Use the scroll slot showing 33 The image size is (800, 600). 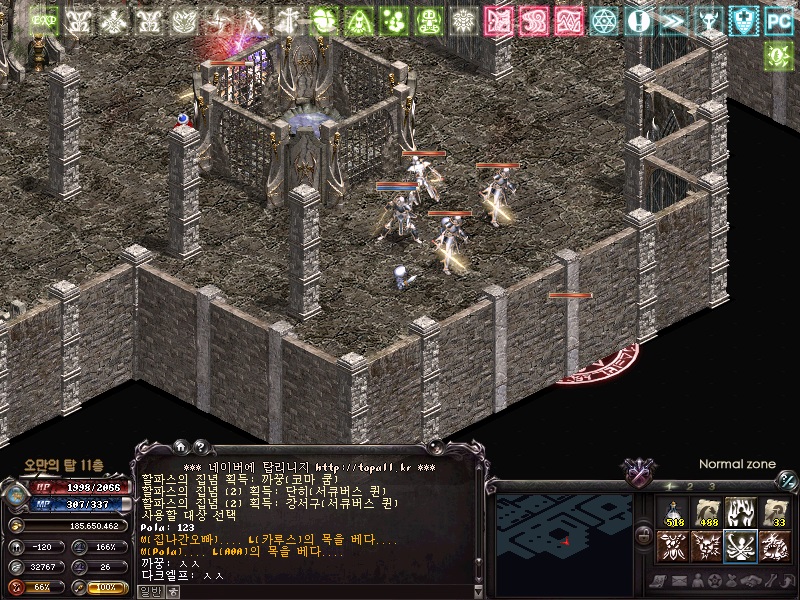pos(773,512)
